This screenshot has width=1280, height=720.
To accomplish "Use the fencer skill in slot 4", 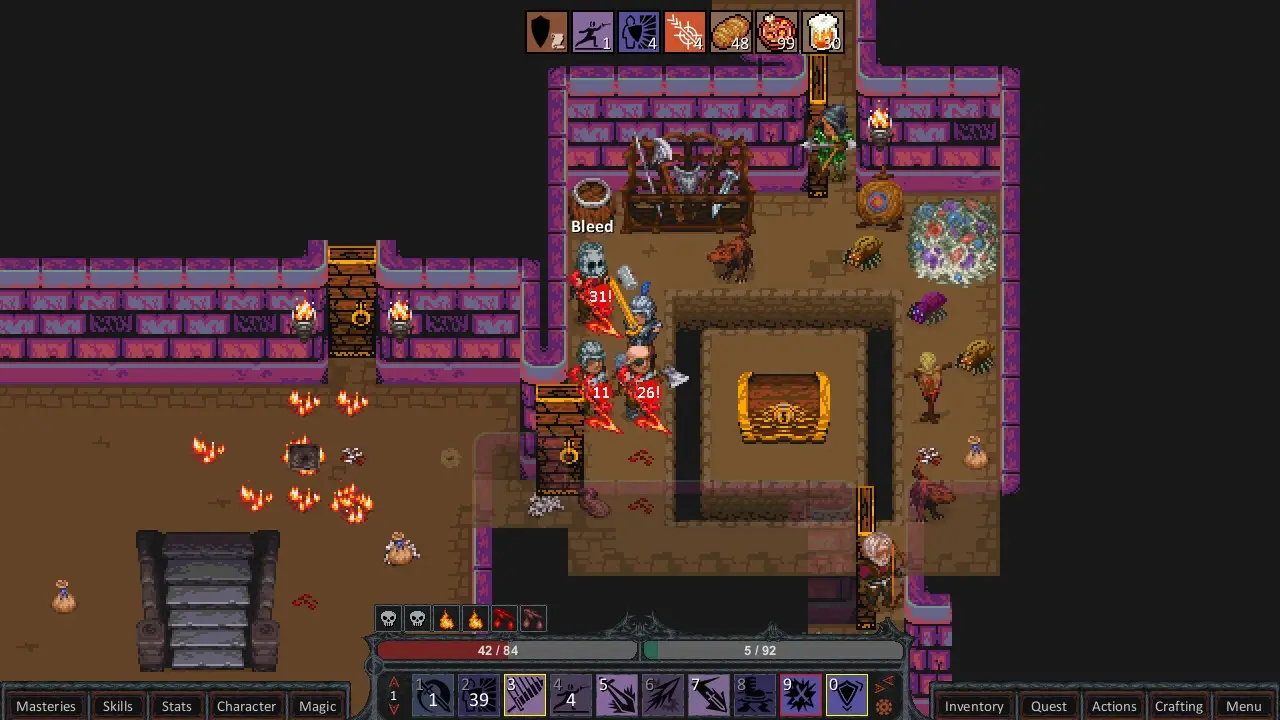I will [x=571, y=695].
